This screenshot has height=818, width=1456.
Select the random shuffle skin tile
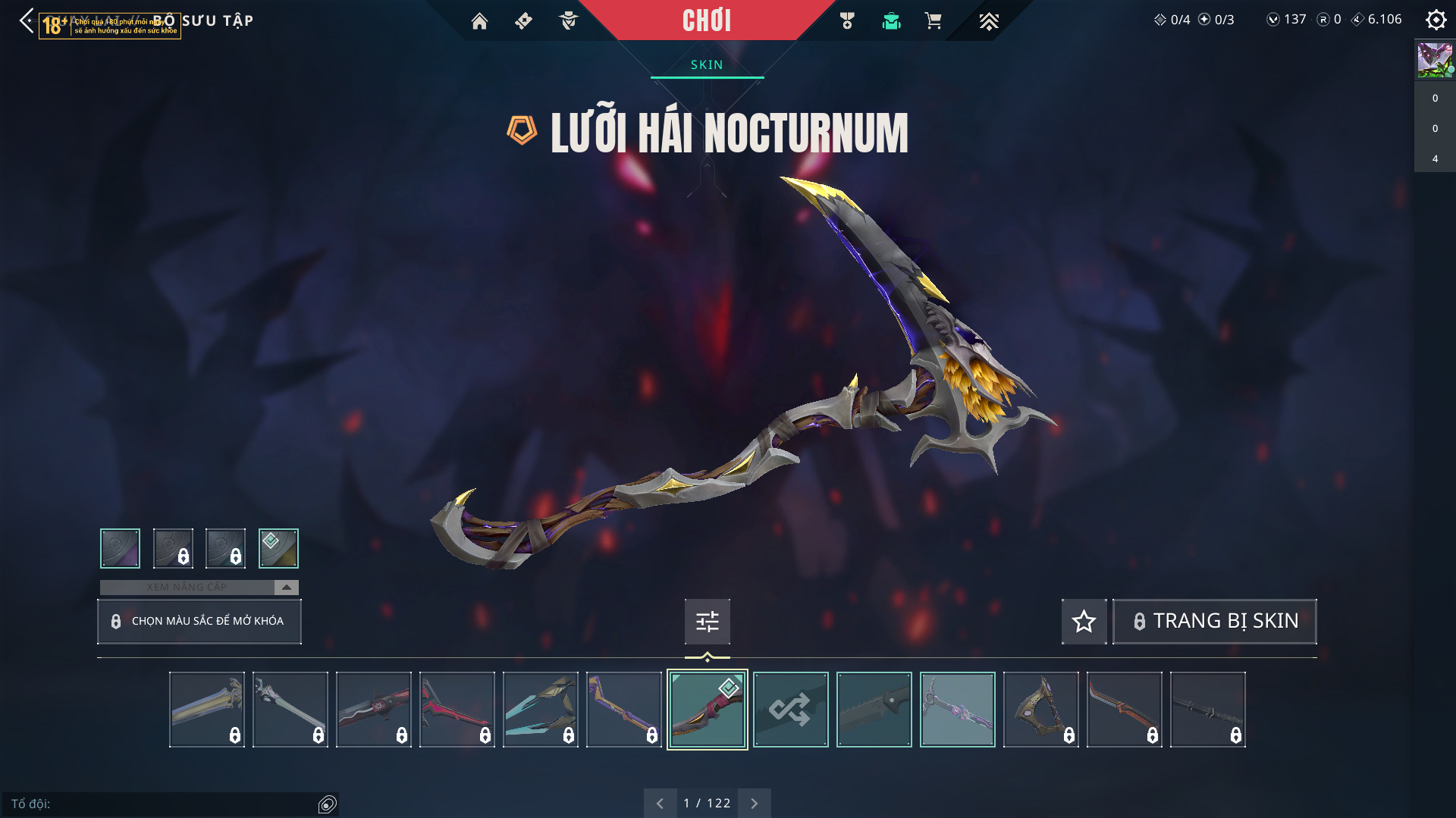click(x=790, y=710)
